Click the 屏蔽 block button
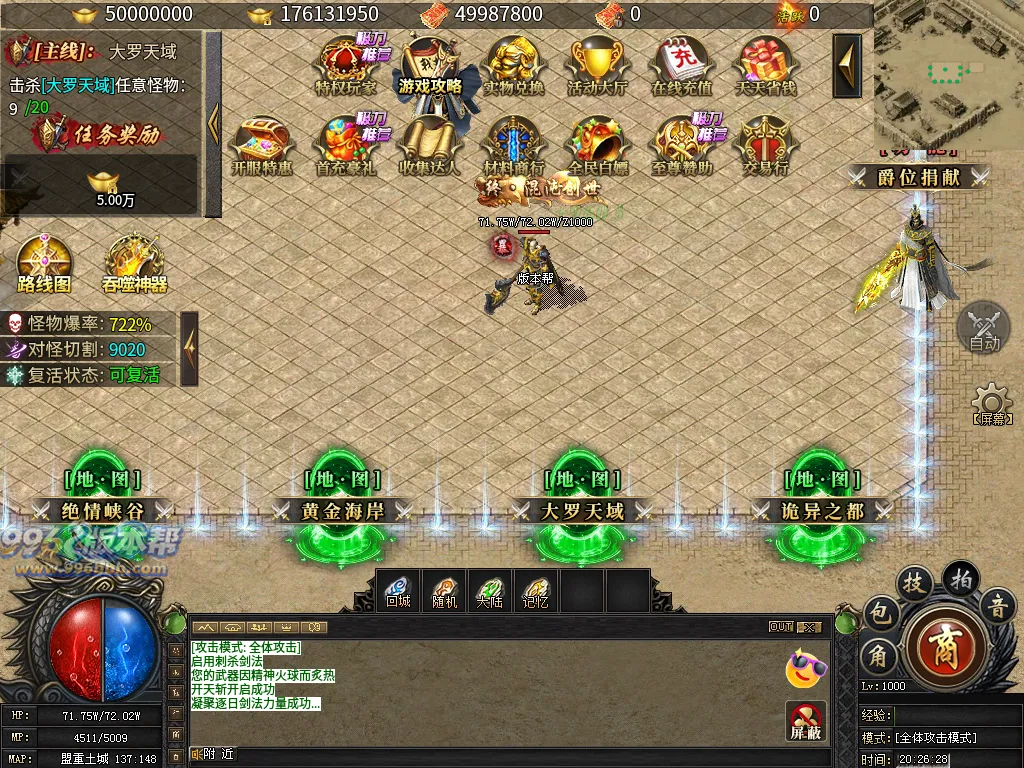1024x768 pixels. pyautogui.click(x=806, y=721)
